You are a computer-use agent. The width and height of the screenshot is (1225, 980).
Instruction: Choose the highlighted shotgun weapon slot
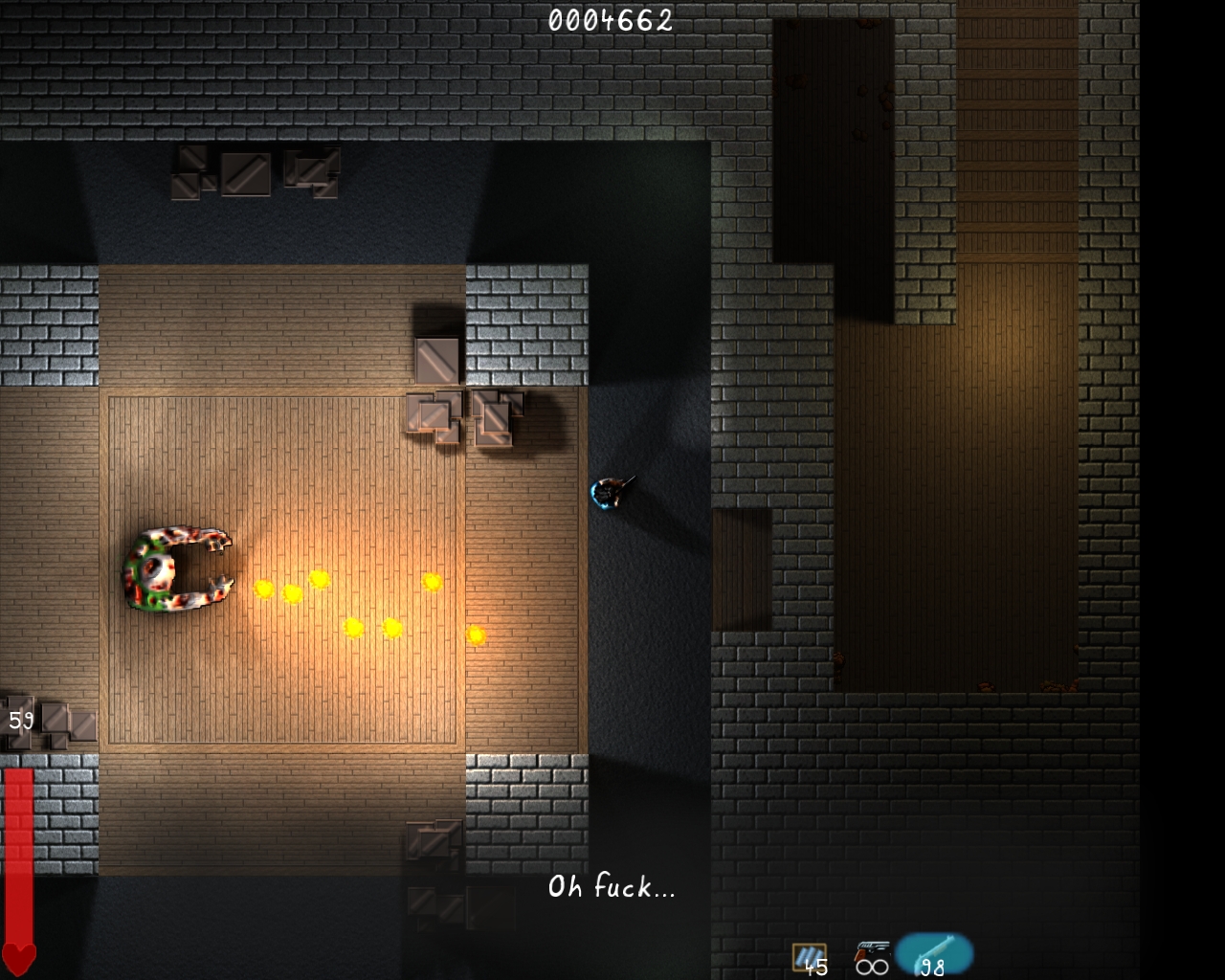(934, 954)
